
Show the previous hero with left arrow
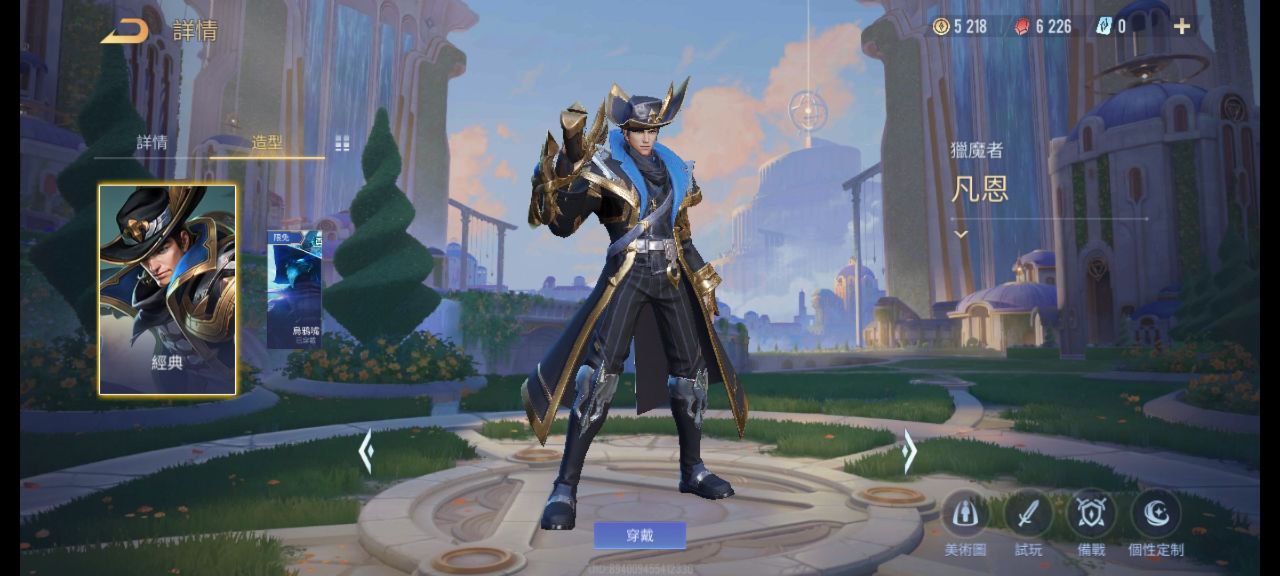click(x=366, y=452)
